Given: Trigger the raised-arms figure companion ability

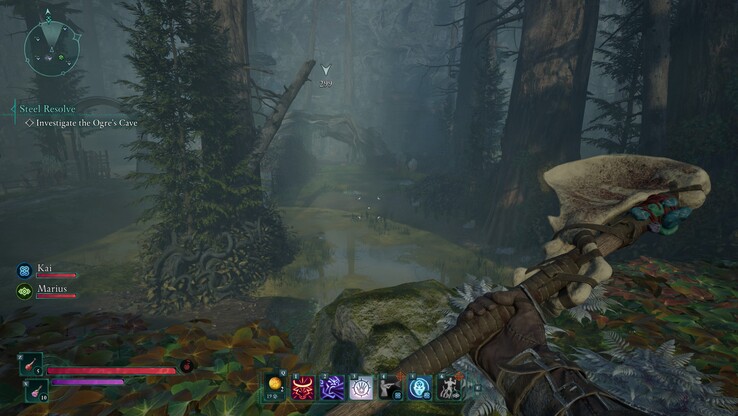Looking at the screenshot, I should (448, 387).
